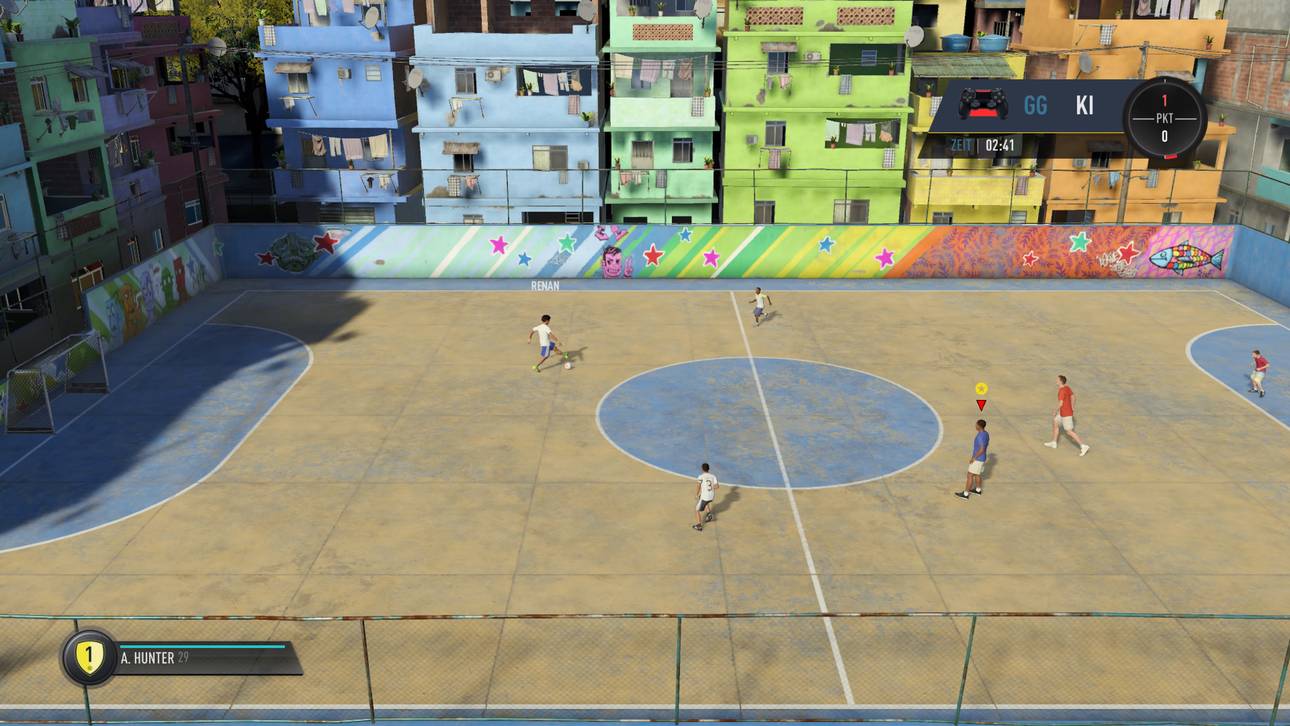This screenshot has height=726, width=1290.
Task: Click the teal stamina bar above A. HUNTER
Action: point(201,646)
